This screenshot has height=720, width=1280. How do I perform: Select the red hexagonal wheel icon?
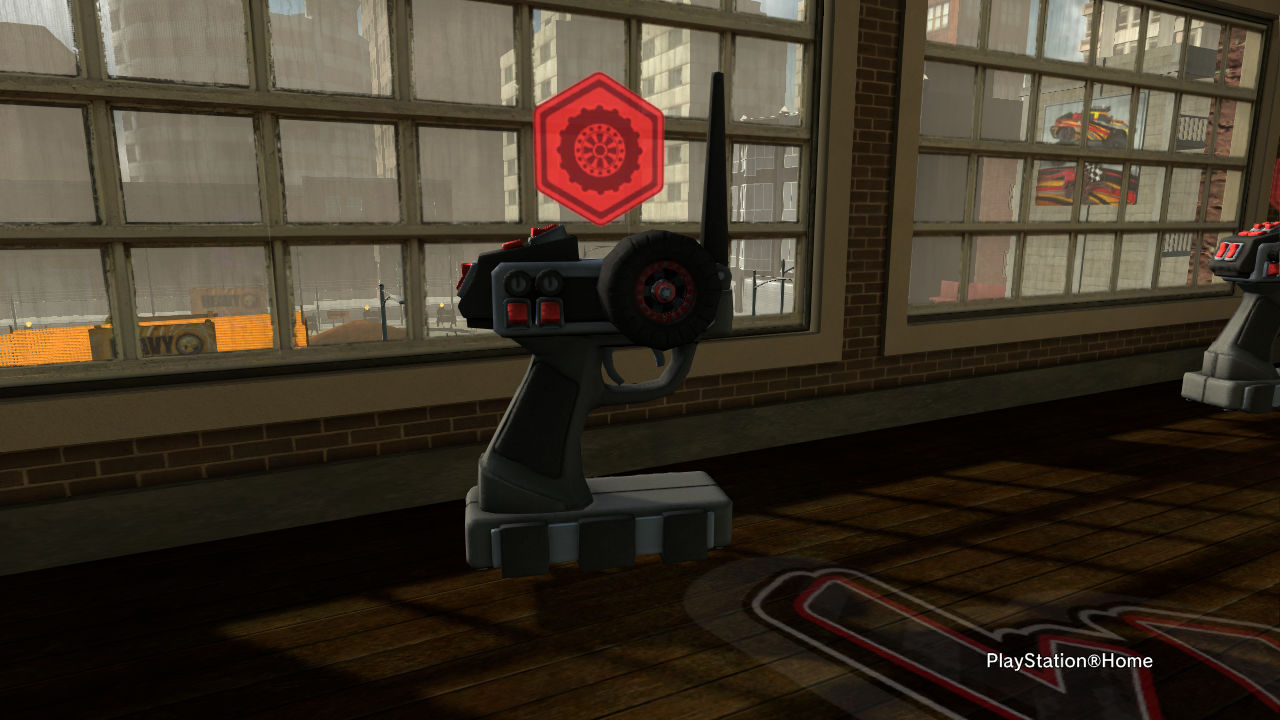click(x=598, y=148)
